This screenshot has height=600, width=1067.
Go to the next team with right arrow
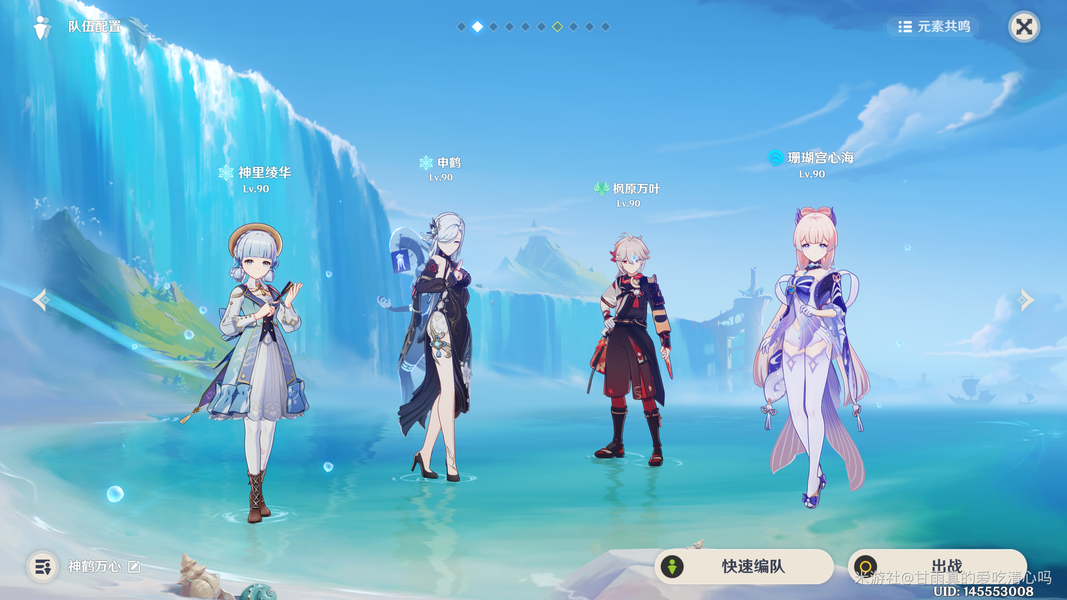[x=1026, y=299]
